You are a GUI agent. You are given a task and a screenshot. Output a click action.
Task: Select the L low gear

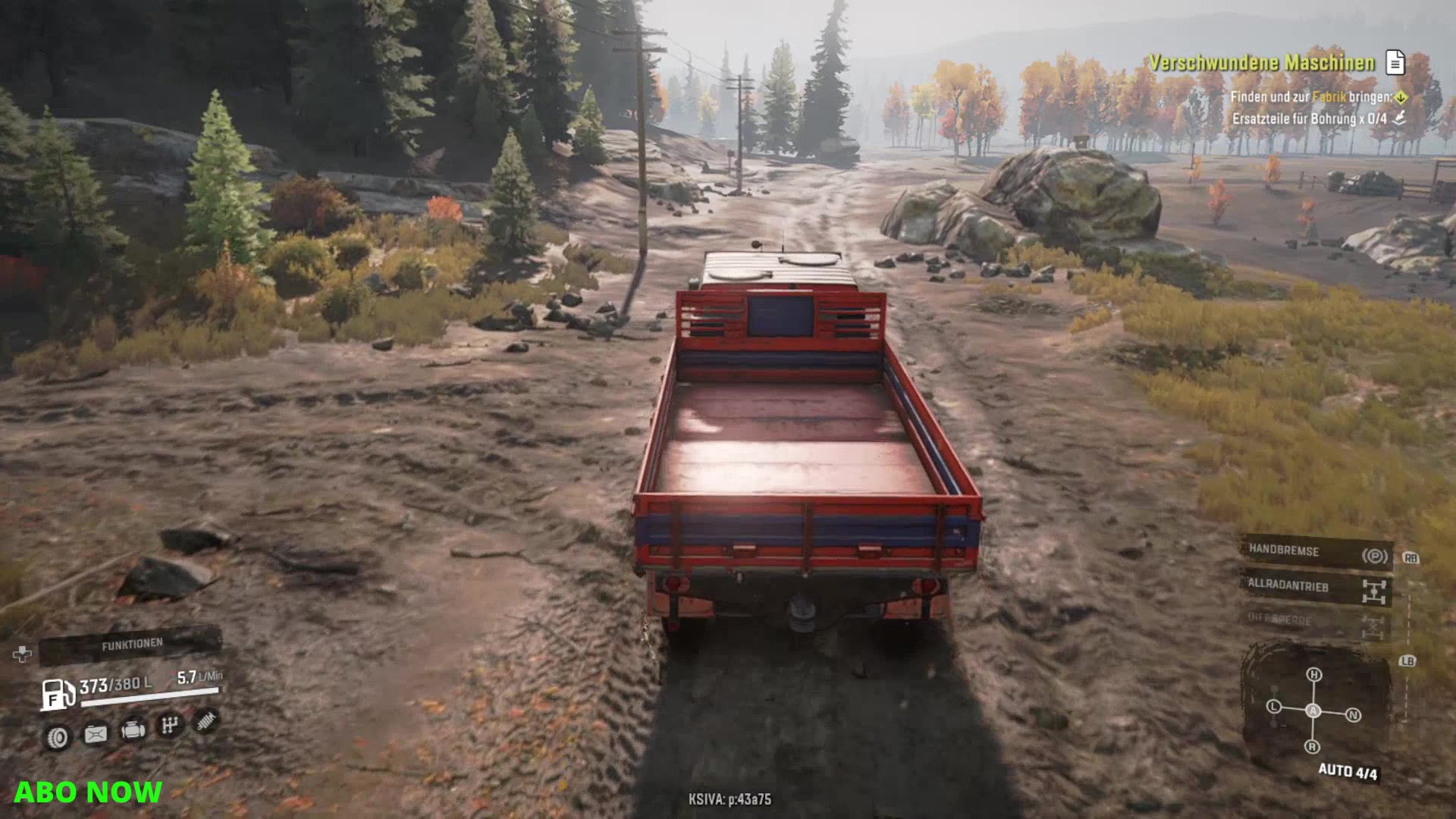point(1274,707)
